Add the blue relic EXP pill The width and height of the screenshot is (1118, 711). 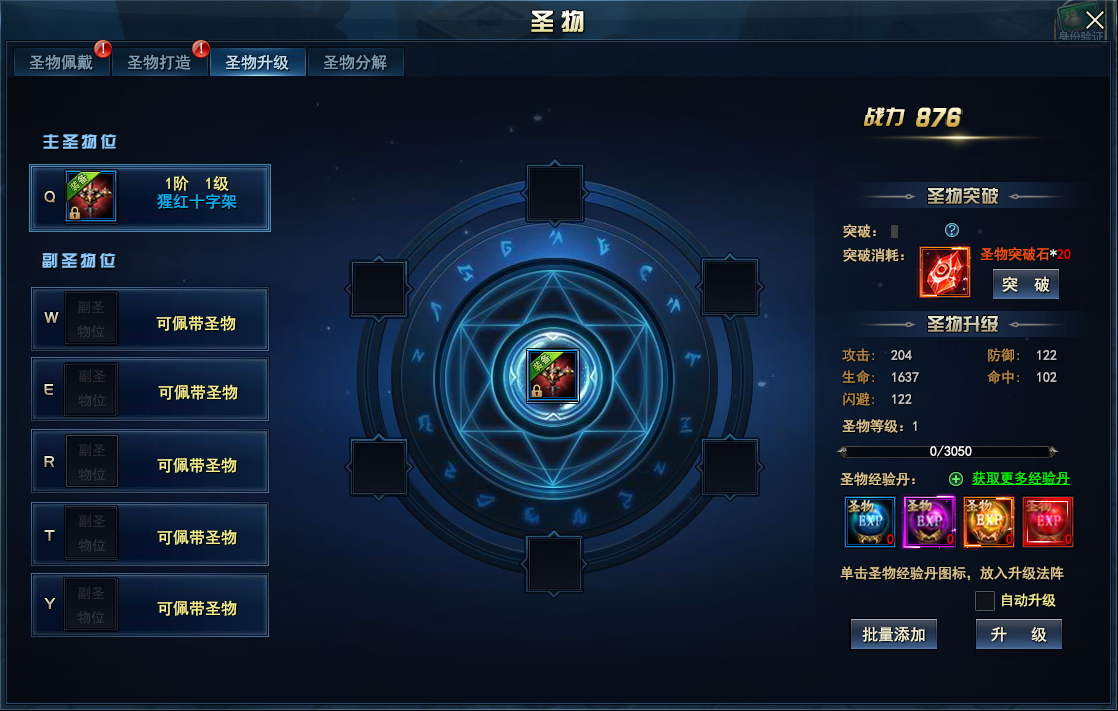[870, 521]
